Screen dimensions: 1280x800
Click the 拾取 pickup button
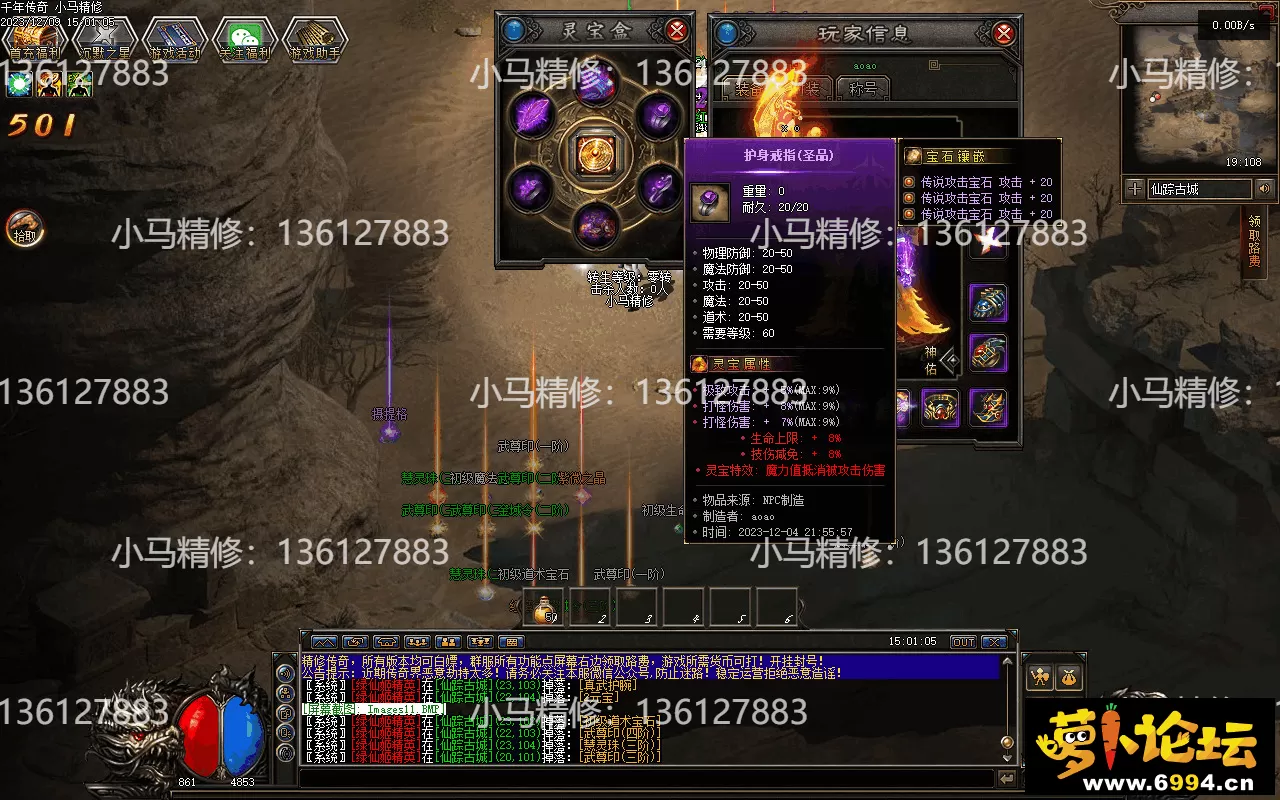24,228
